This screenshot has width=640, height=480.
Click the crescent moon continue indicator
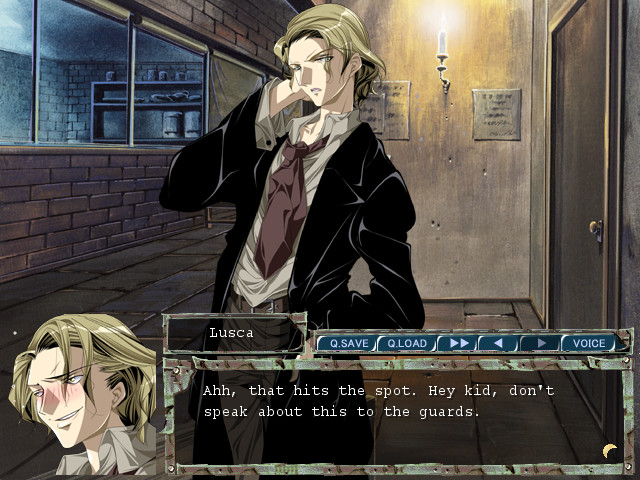point(609,450)
